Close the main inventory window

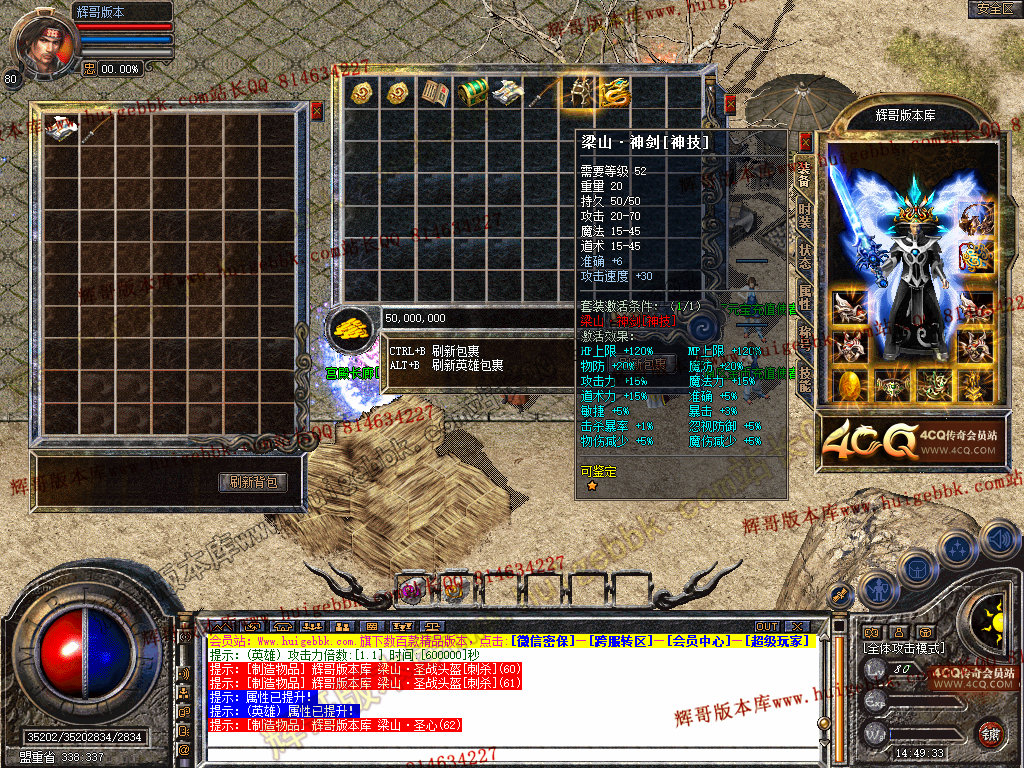pyautogui.click(x=730, y=103)
